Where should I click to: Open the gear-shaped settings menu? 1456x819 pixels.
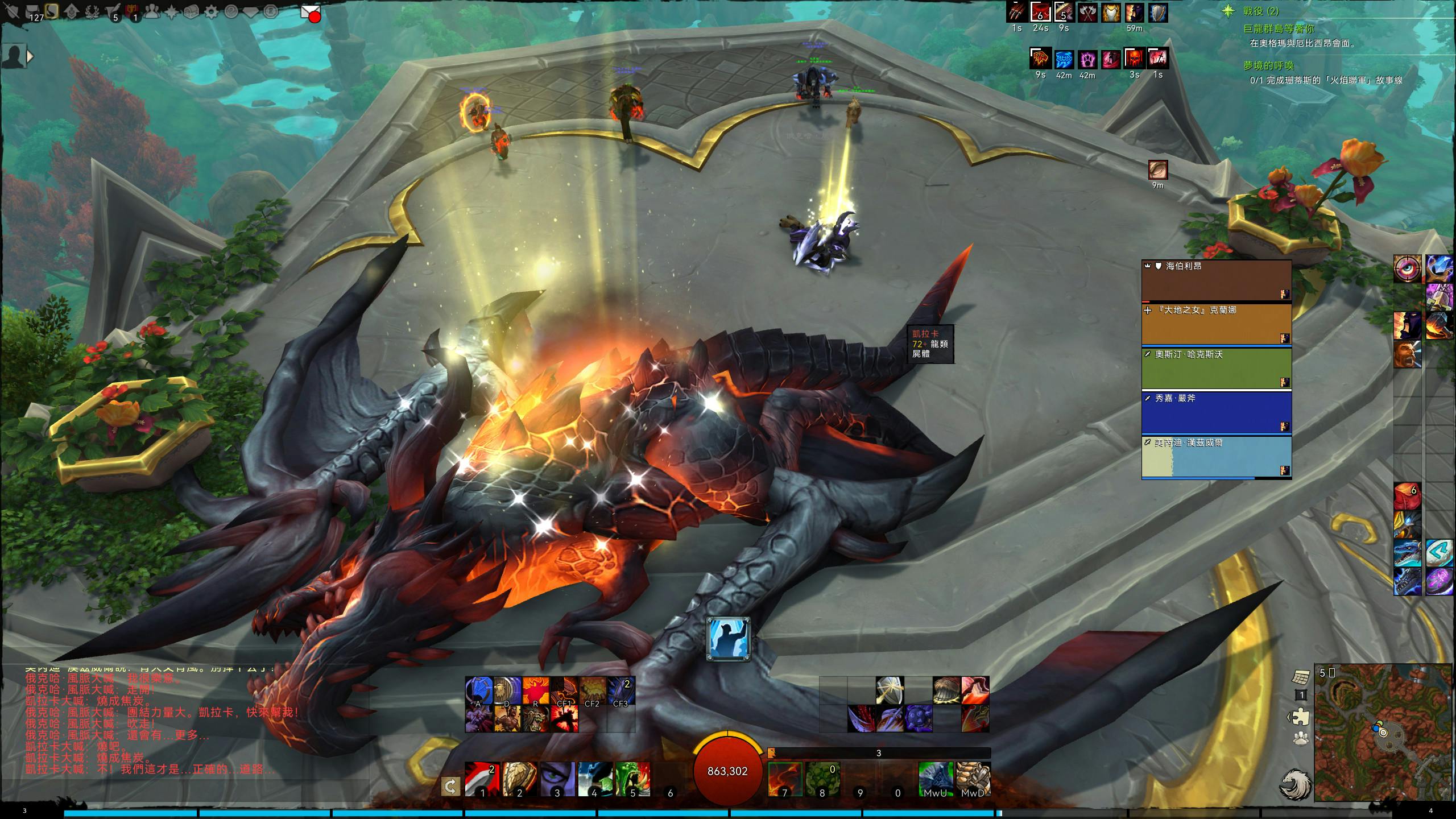211,11
